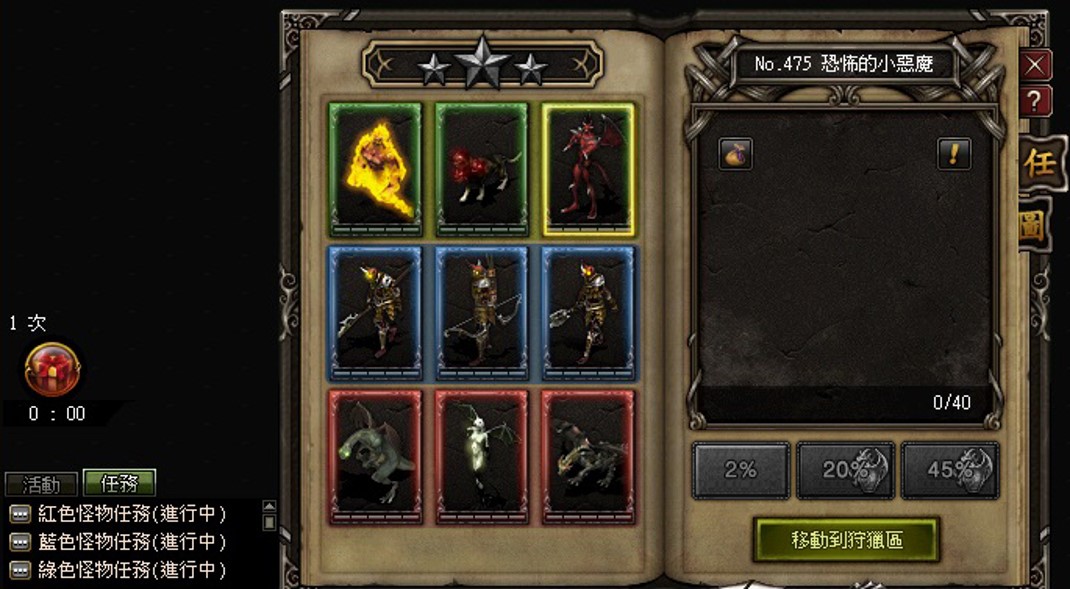The width and height of the screenshot is (1070, 589).
Task: Switch to the 圖 side tab
Action: pos(1035,227)
